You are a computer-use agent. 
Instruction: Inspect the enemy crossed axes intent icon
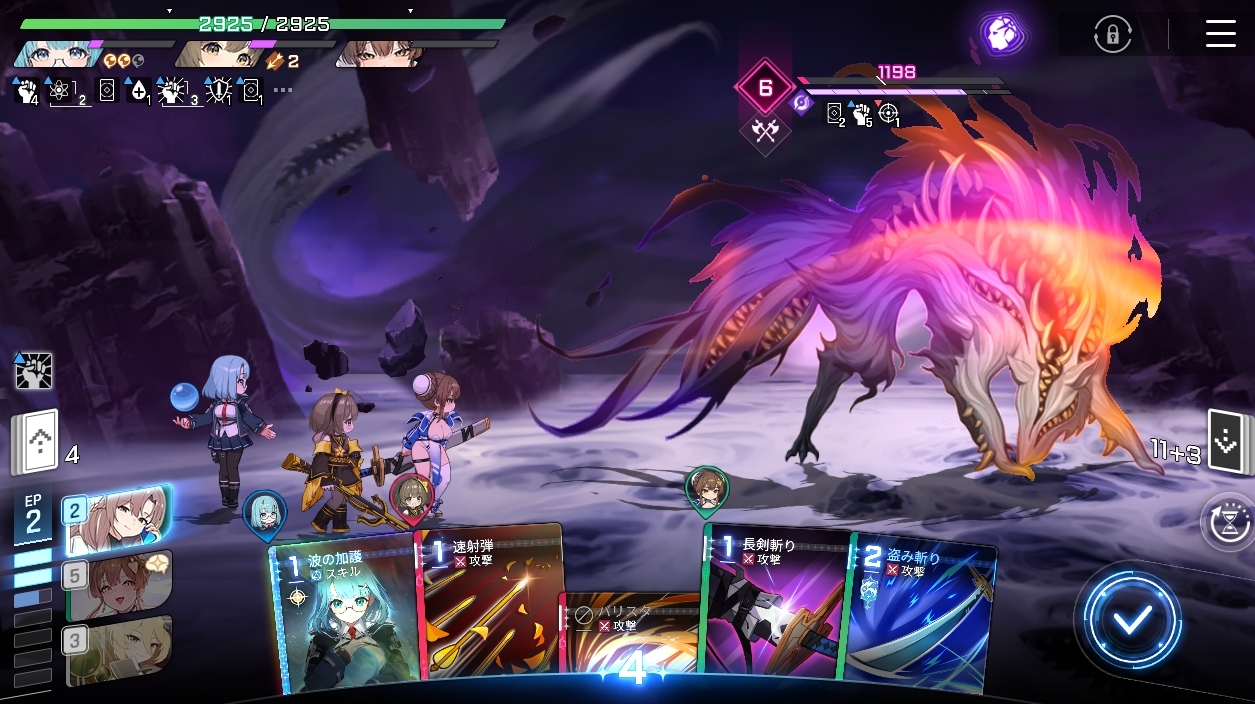click(x=765, y=130)
